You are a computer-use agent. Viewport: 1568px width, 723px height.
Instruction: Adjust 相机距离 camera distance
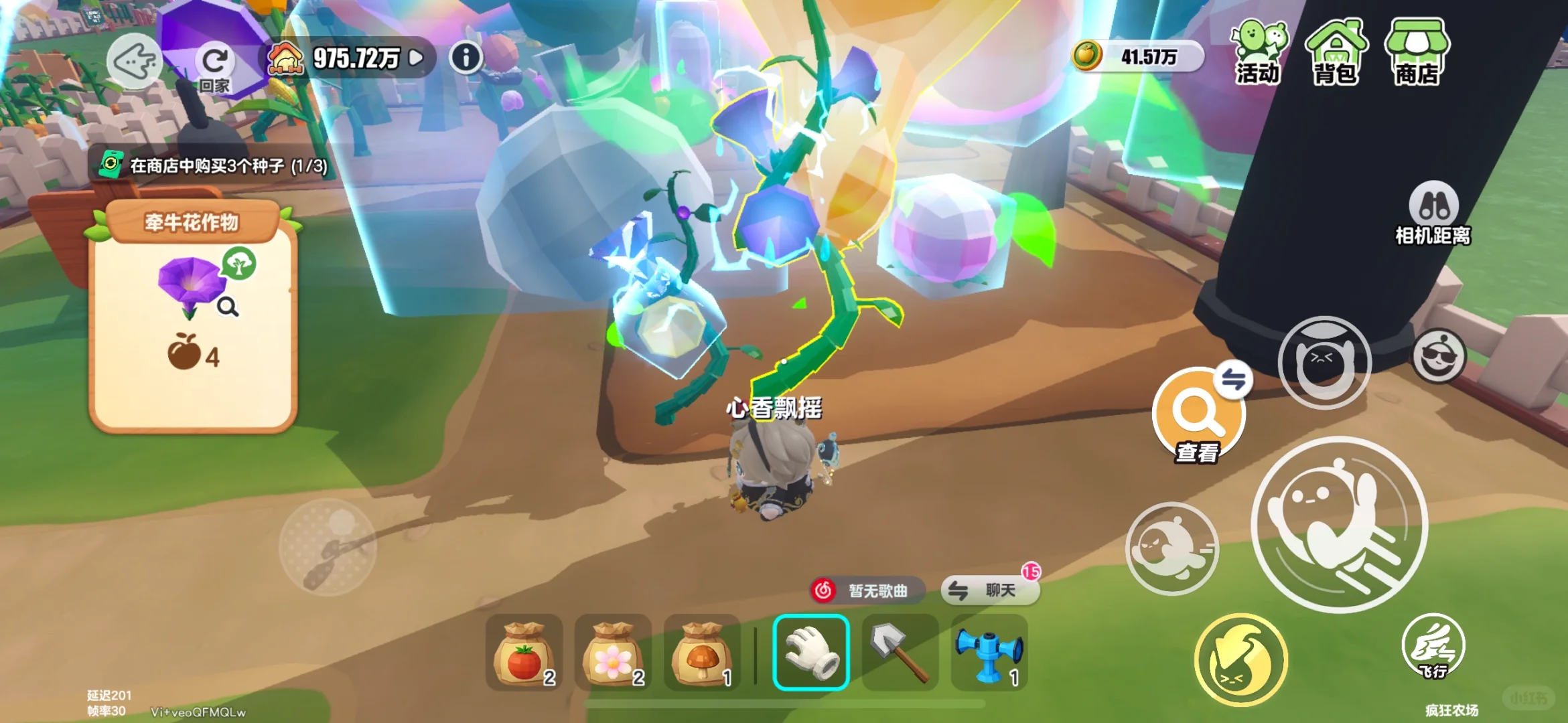[x=1433, y=214]
